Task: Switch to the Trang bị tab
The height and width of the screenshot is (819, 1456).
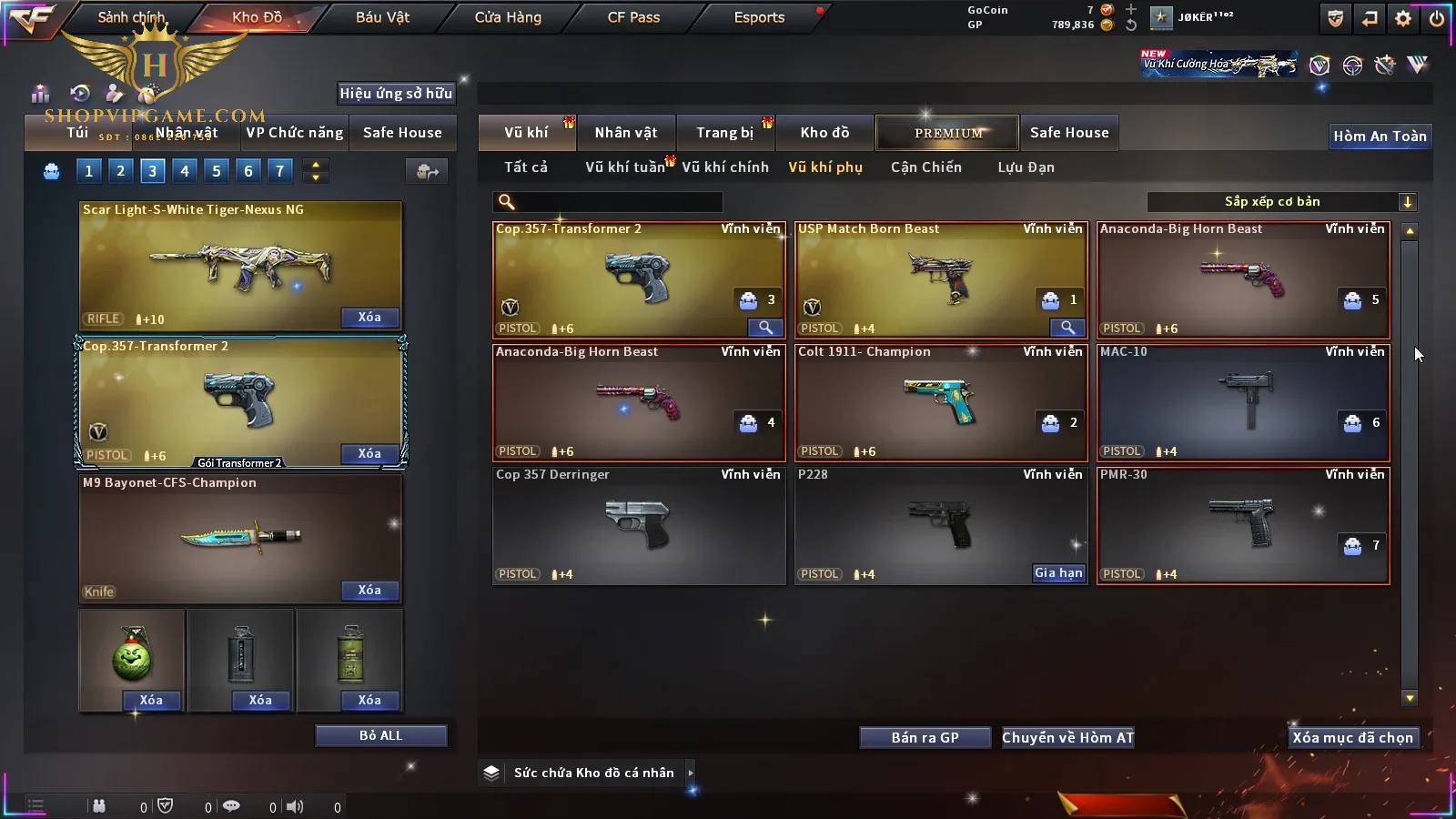Action: 725,133
